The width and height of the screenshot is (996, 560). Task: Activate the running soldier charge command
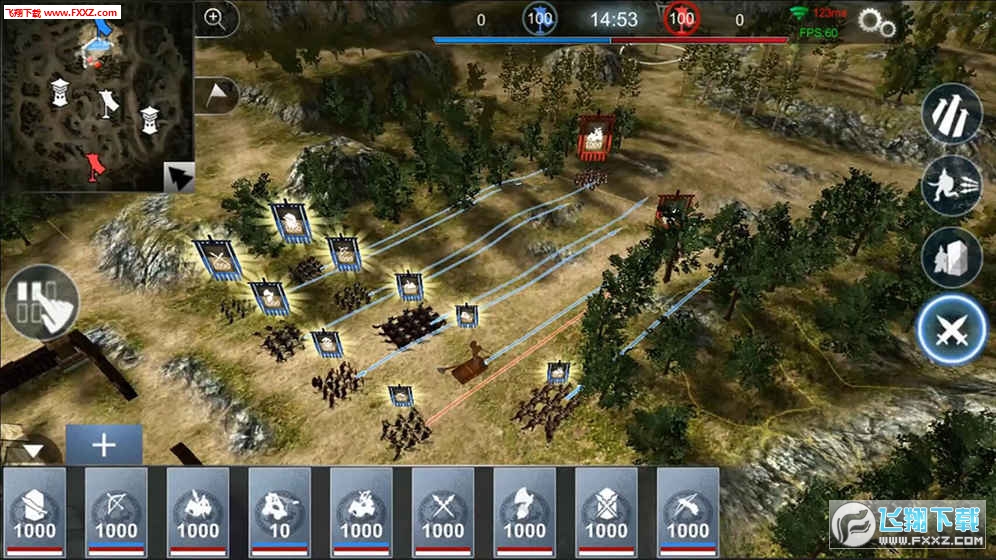(951, 186)
